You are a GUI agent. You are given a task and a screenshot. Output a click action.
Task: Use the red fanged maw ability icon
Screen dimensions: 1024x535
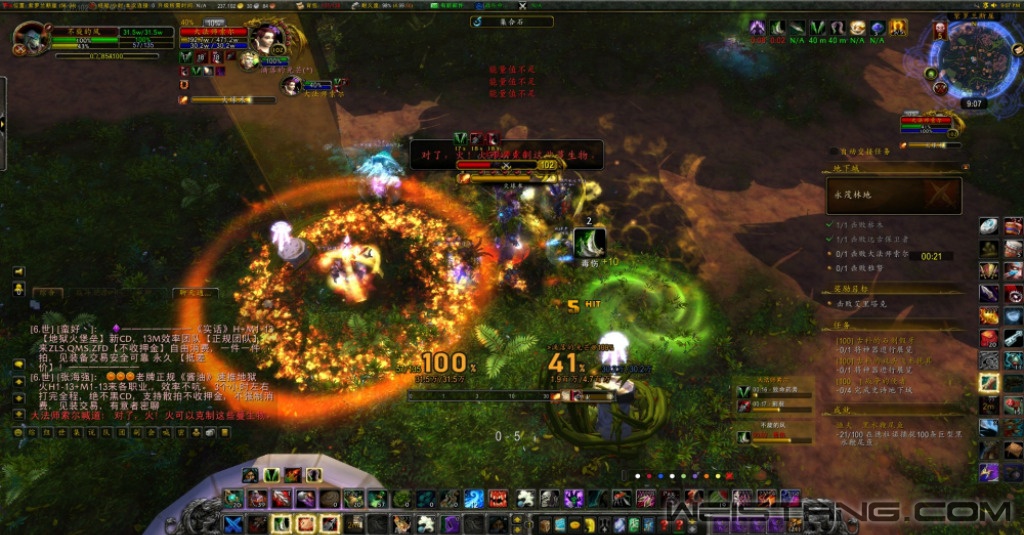tap(498, 498)
